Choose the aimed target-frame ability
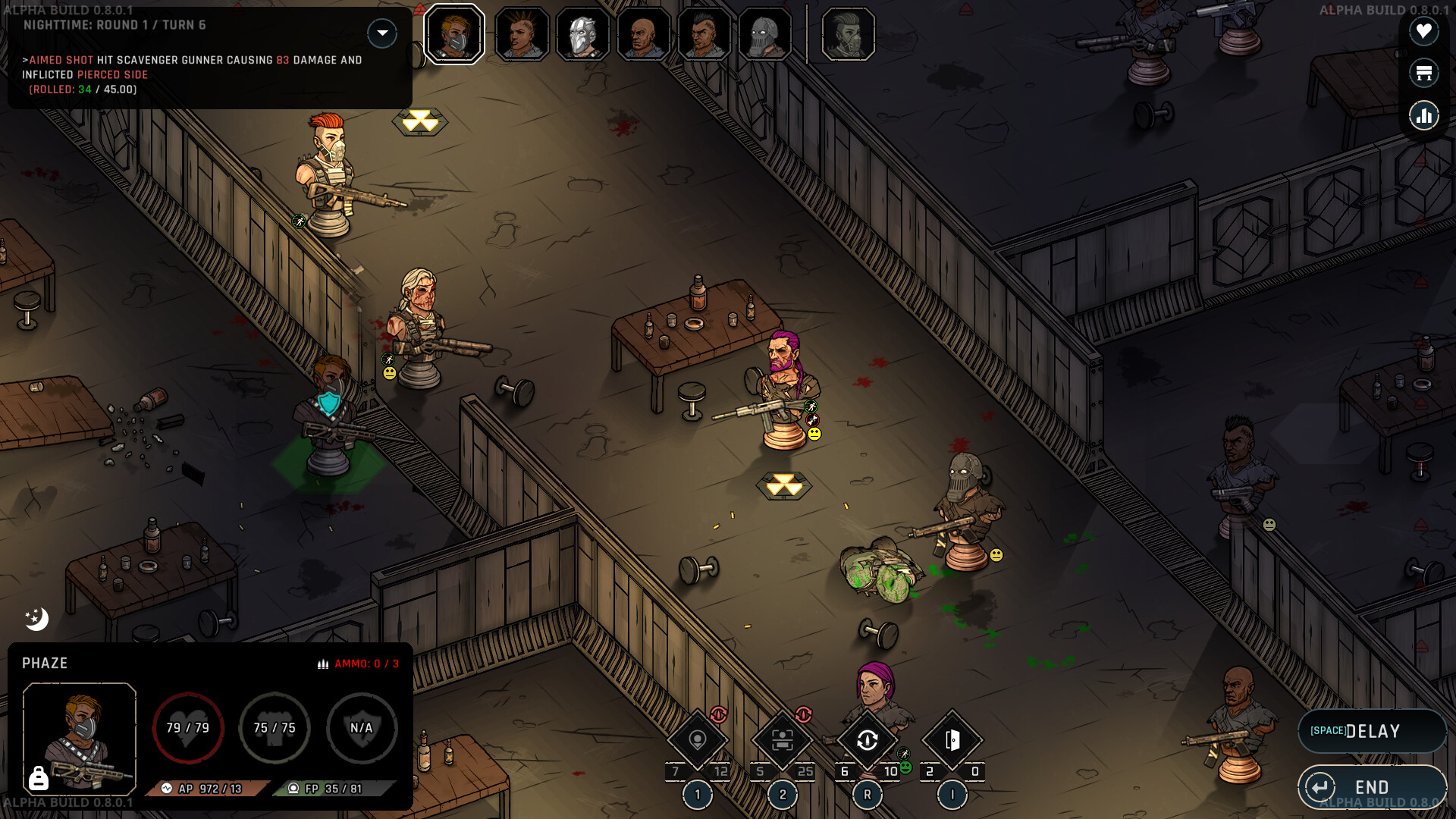This screenshot has height=819, width=1456. pos(782,741)
